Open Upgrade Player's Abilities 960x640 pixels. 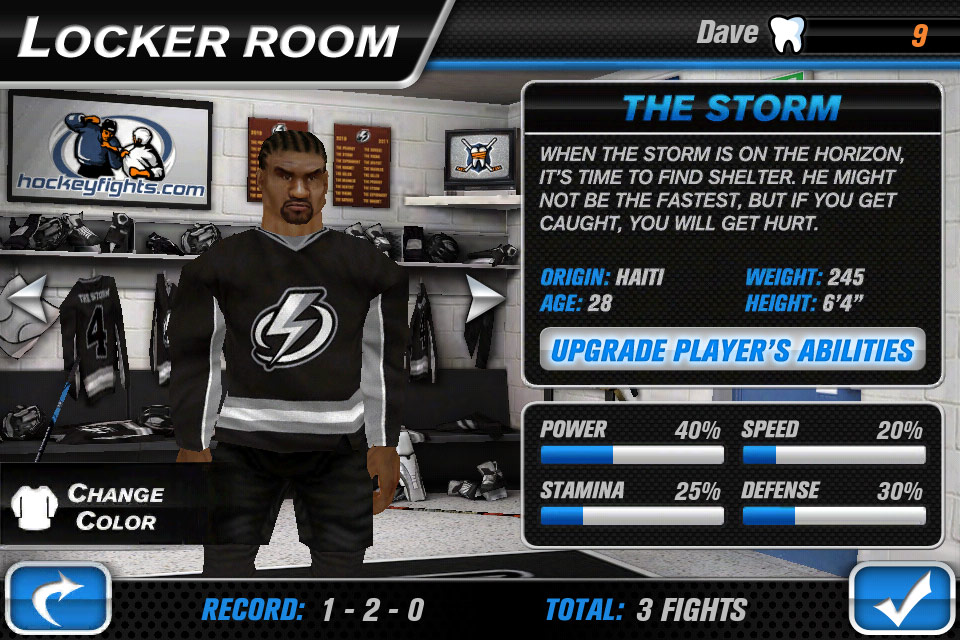[x=732, y=350]
